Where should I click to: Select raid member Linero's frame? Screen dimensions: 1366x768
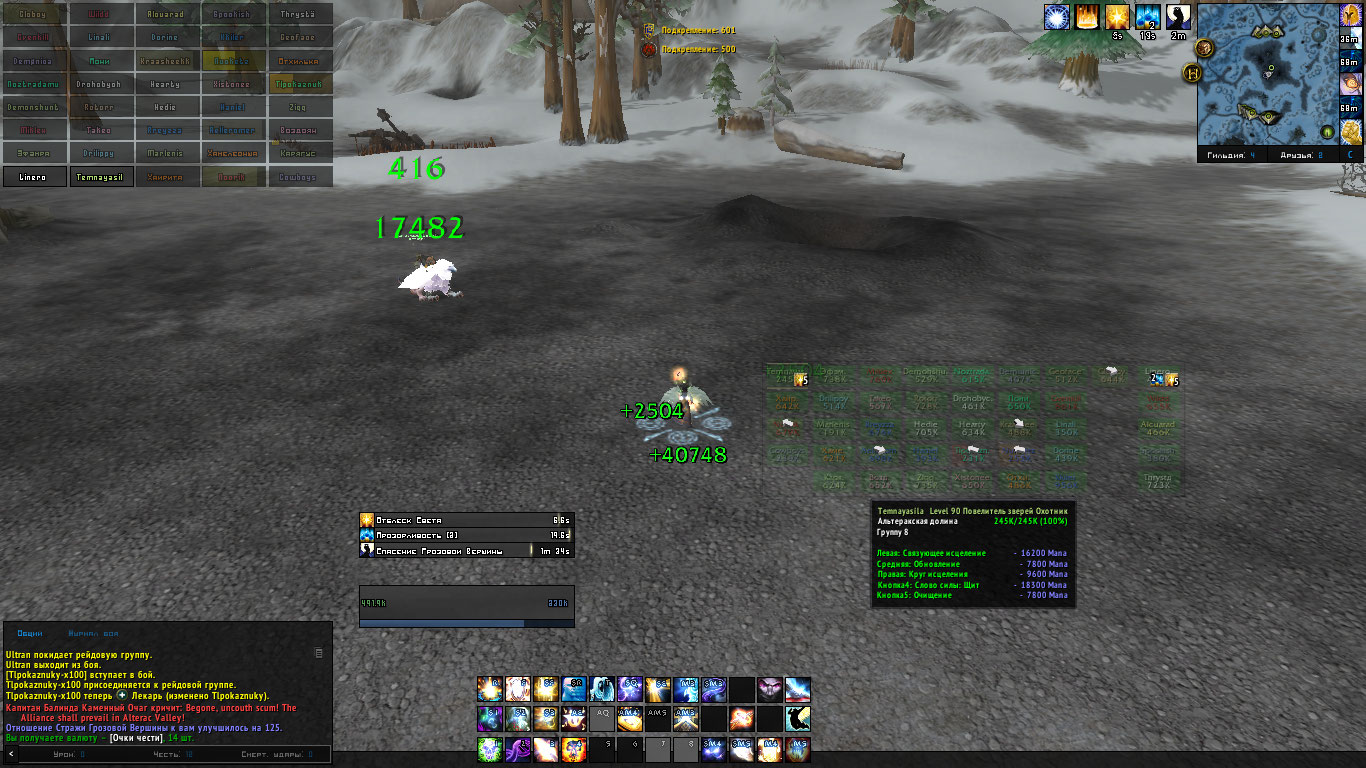(33, 177)
